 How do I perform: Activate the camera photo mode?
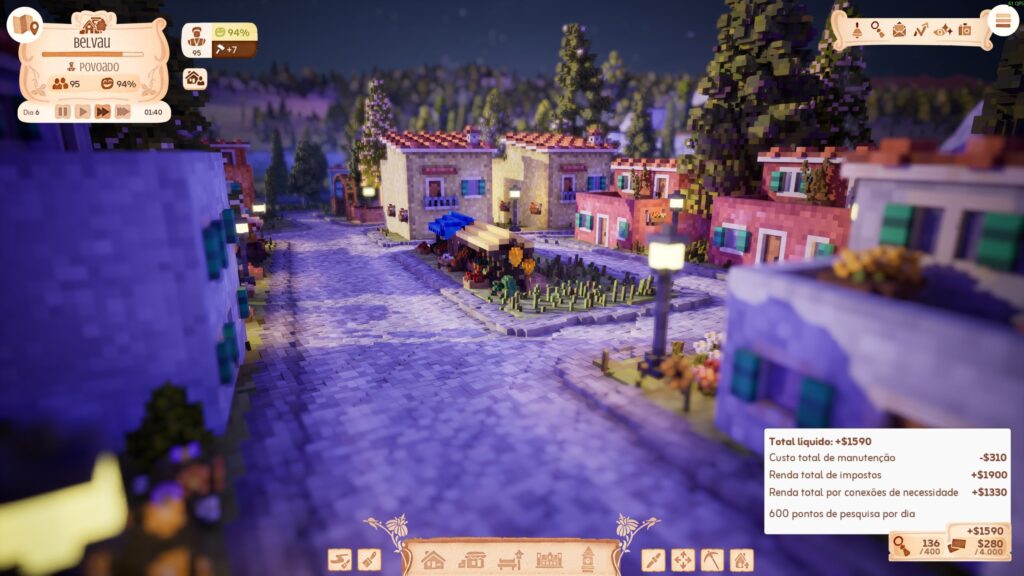[965, 29]
